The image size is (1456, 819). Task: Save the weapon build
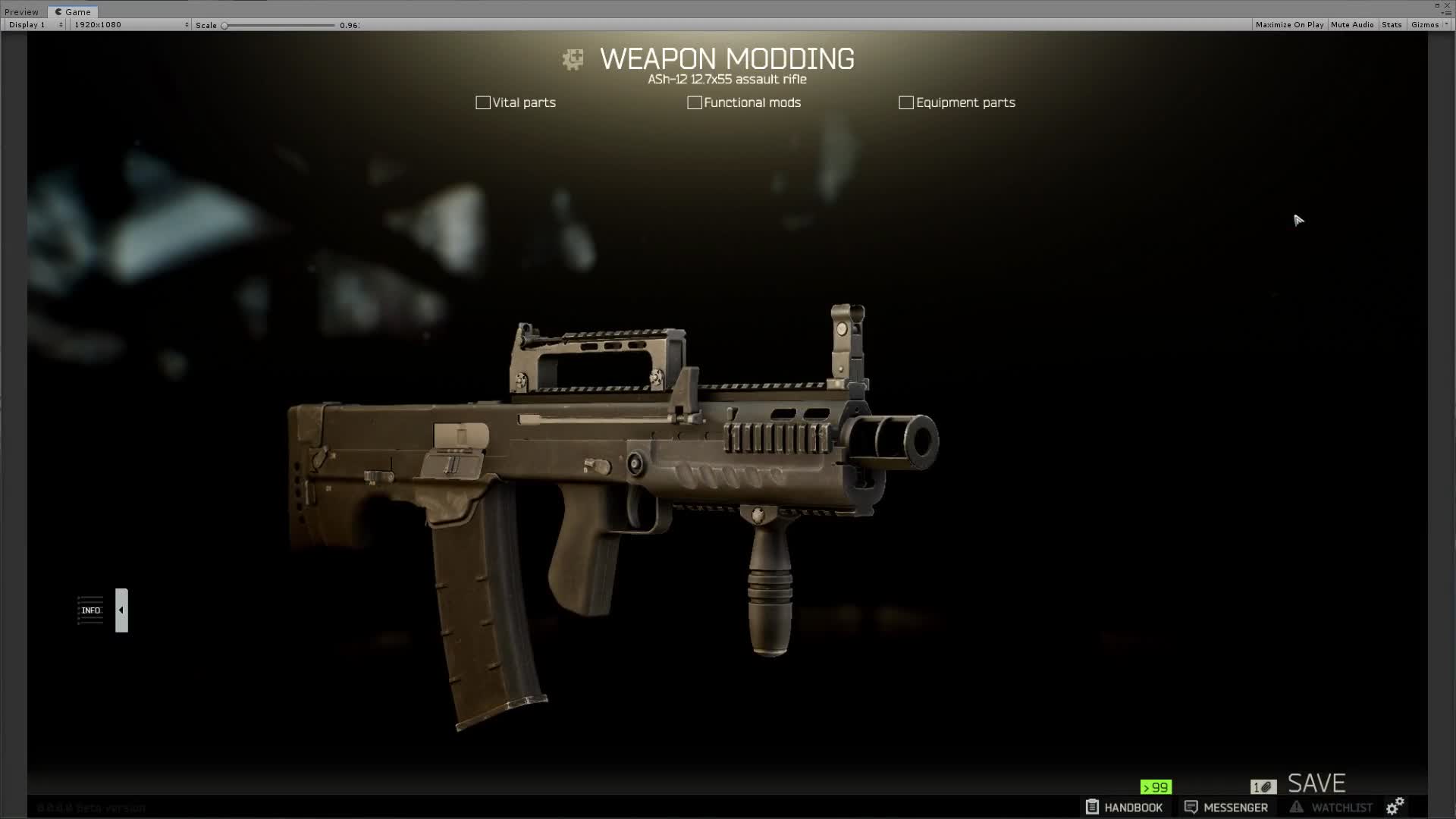(x=1316, y=783)
